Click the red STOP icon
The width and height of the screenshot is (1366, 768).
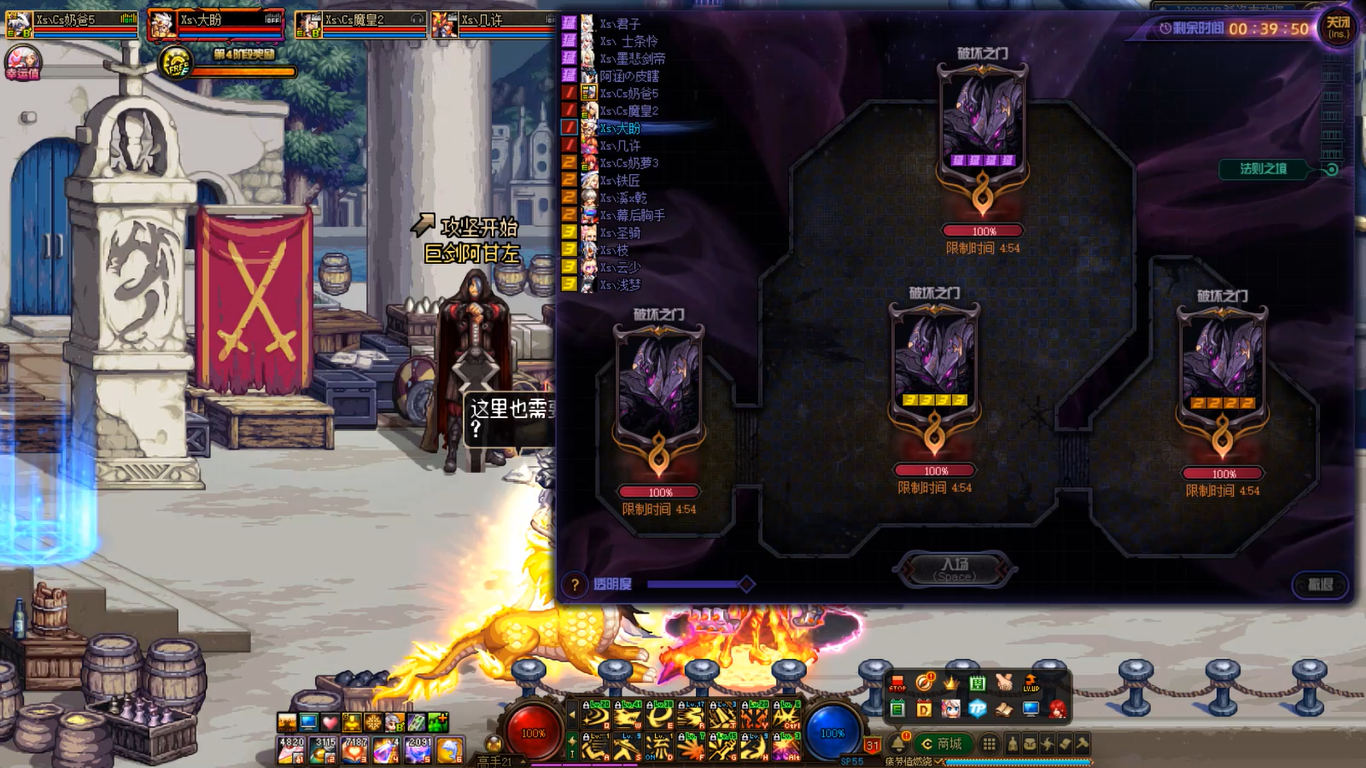[897, 684]
